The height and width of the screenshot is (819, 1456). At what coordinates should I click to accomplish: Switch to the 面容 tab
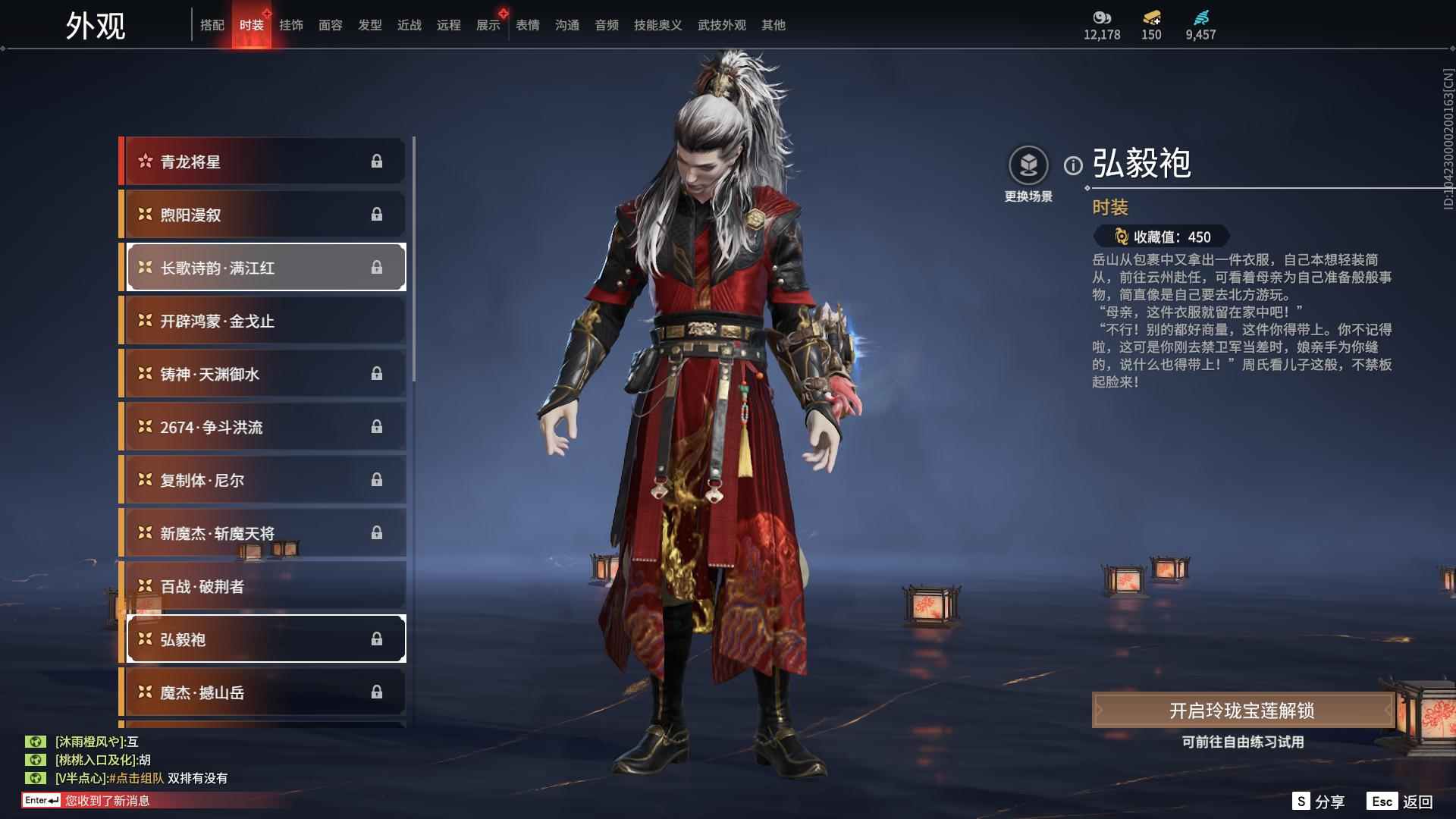[331, 24]
